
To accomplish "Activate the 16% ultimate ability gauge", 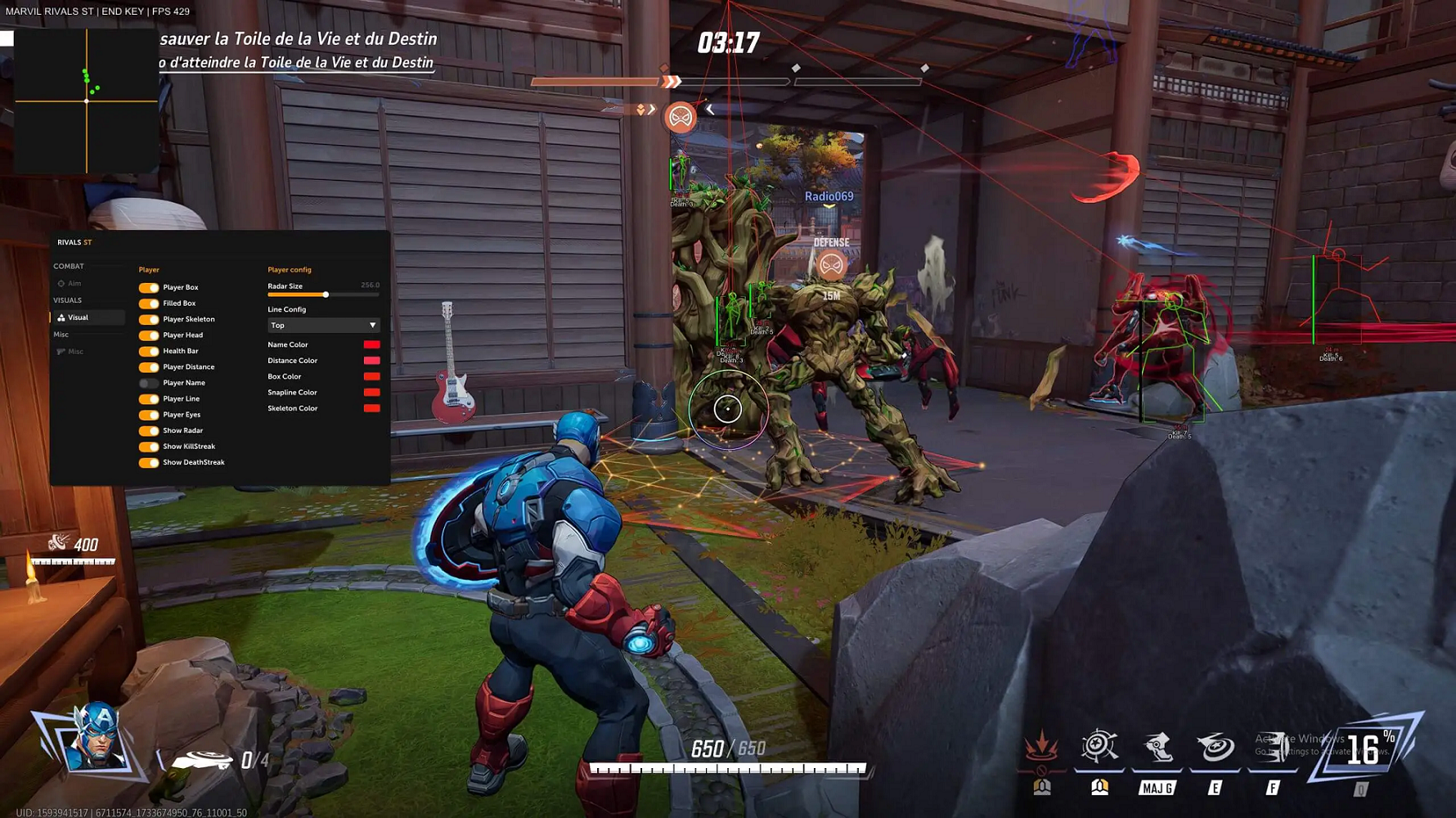I will pos(1364,748).
